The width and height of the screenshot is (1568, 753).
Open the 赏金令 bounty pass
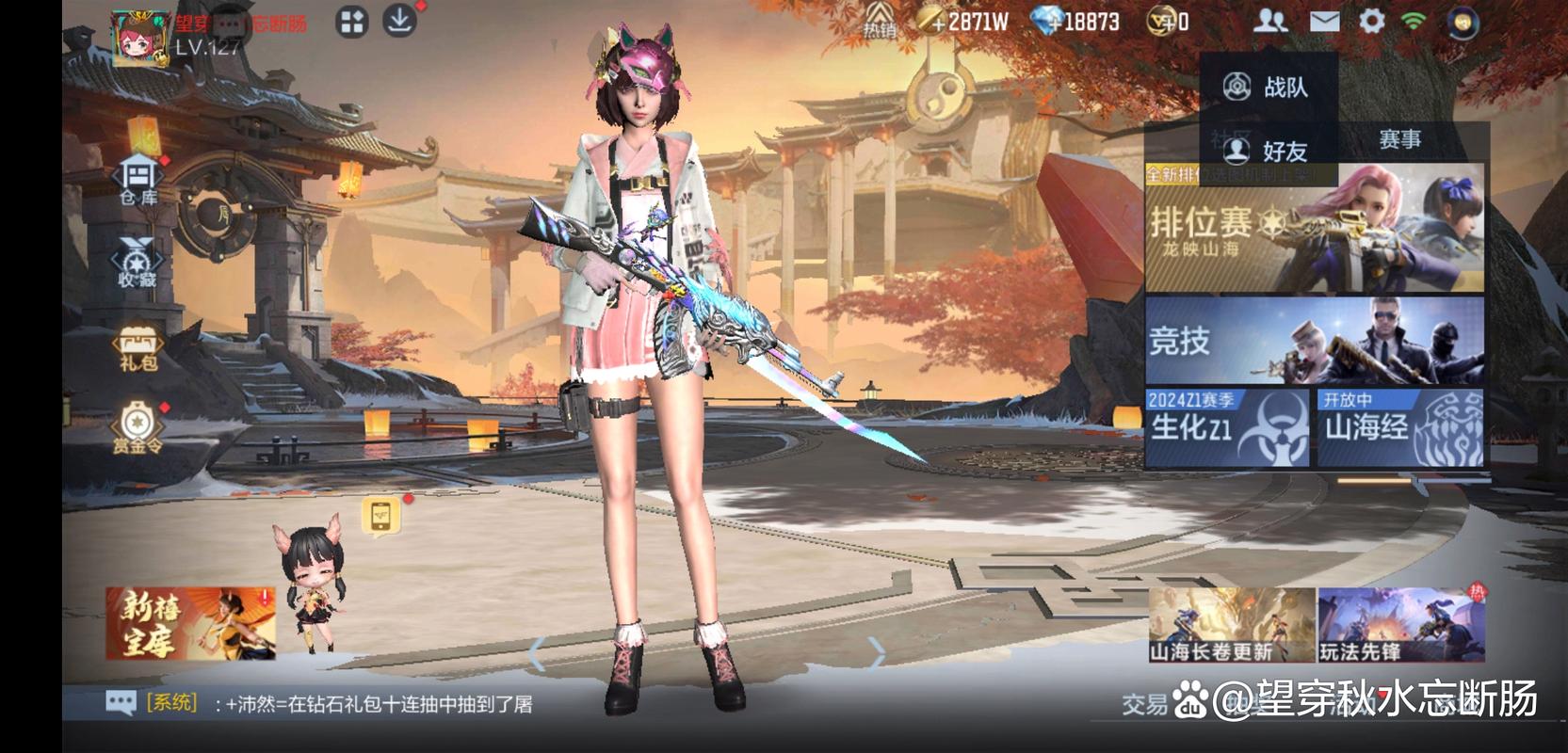(137, 428)
